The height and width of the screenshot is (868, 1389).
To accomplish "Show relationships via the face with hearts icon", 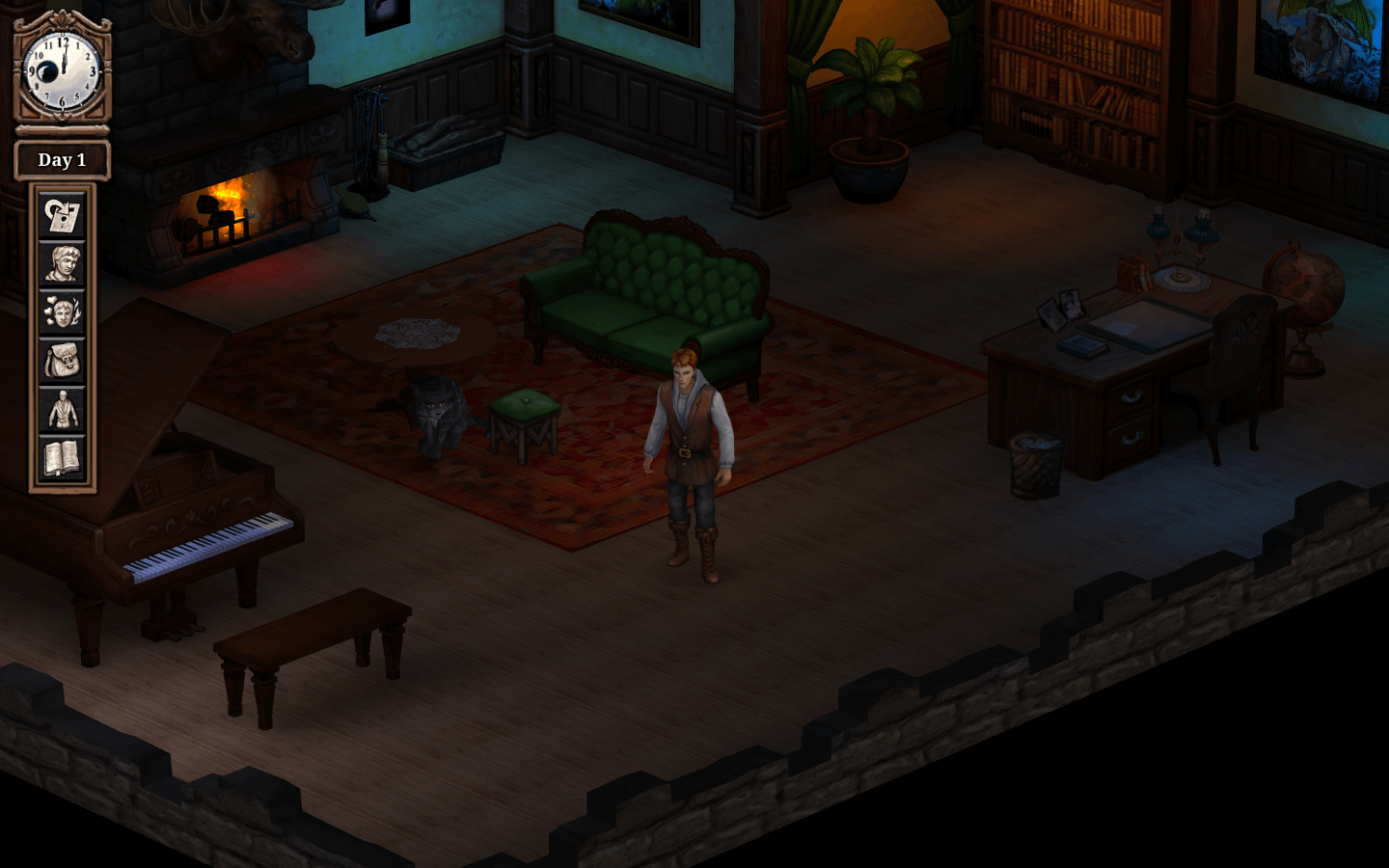I will pos(62,312).
